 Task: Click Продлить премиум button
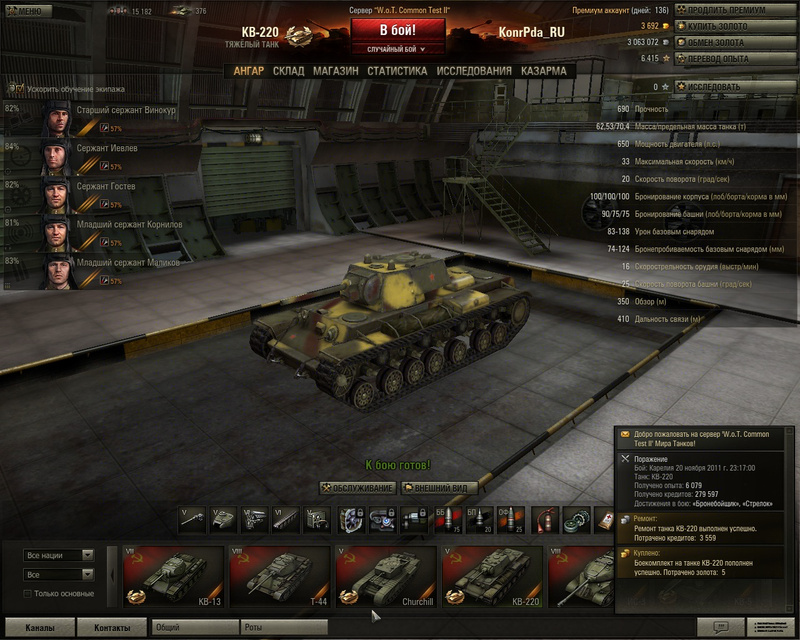(734, 10)
